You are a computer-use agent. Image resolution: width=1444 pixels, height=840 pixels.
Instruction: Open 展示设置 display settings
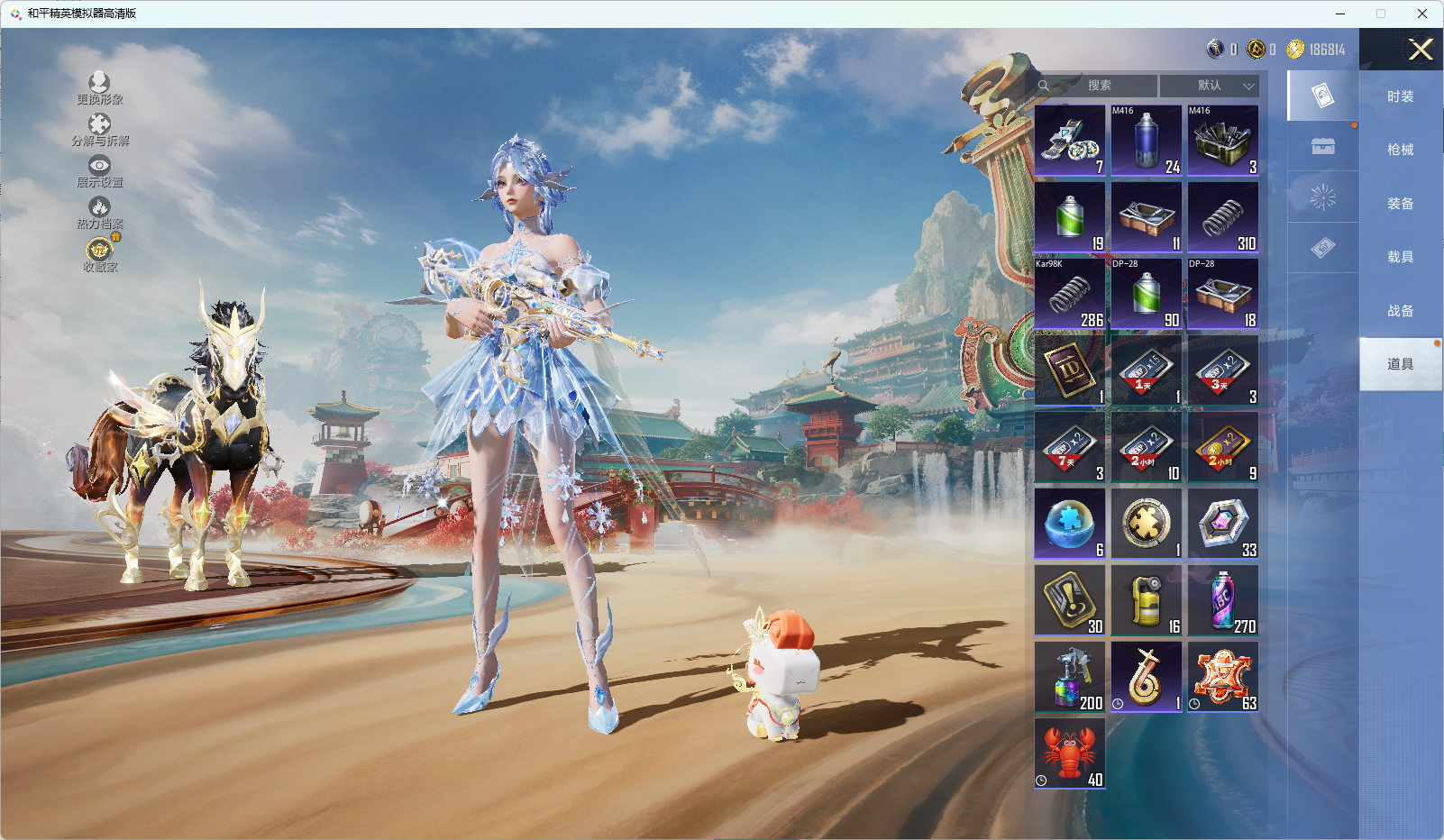(x=99, y=171)
